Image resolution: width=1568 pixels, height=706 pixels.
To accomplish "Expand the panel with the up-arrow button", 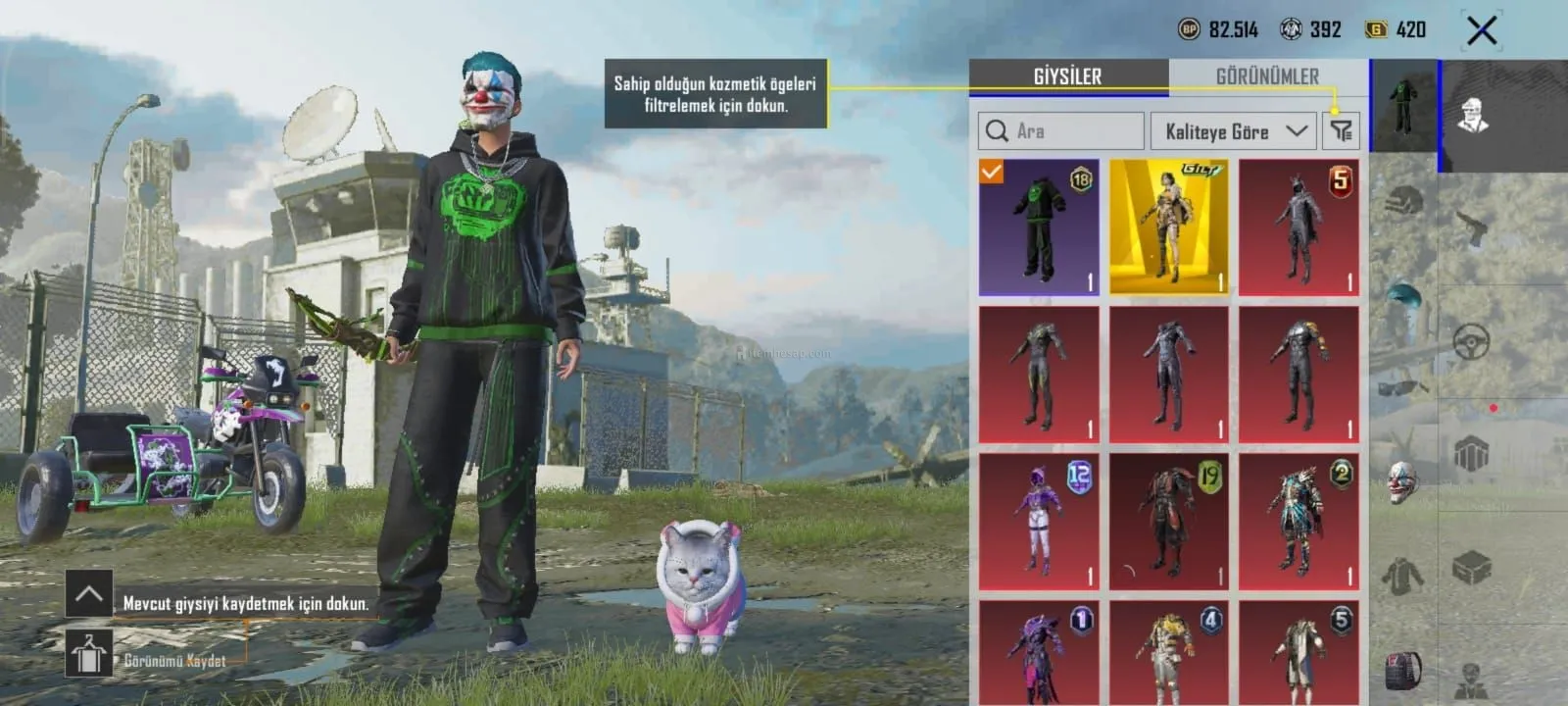I will [88, 593].
